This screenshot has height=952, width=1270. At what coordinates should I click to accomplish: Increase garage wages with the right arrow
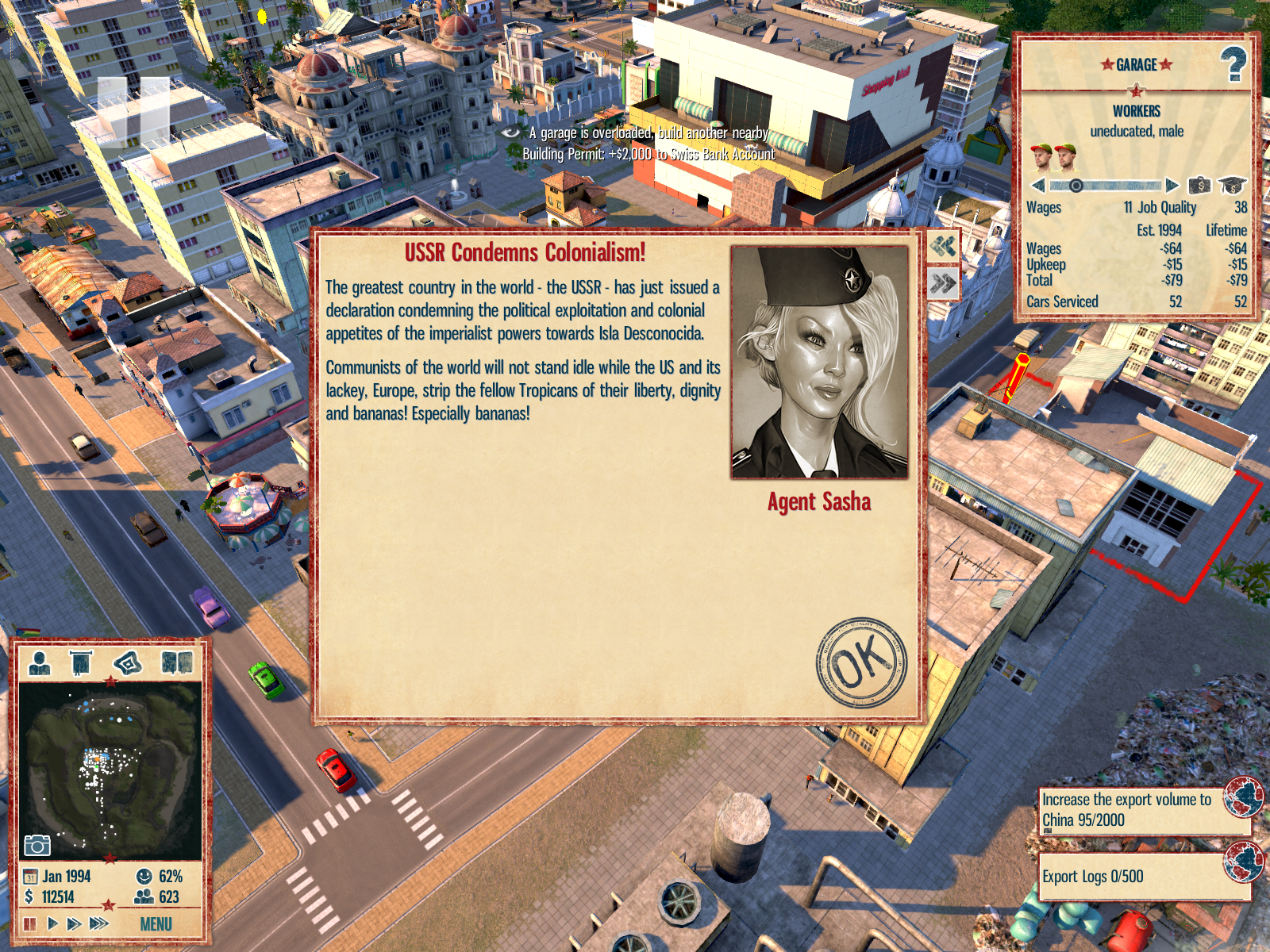coord(1172,186)
